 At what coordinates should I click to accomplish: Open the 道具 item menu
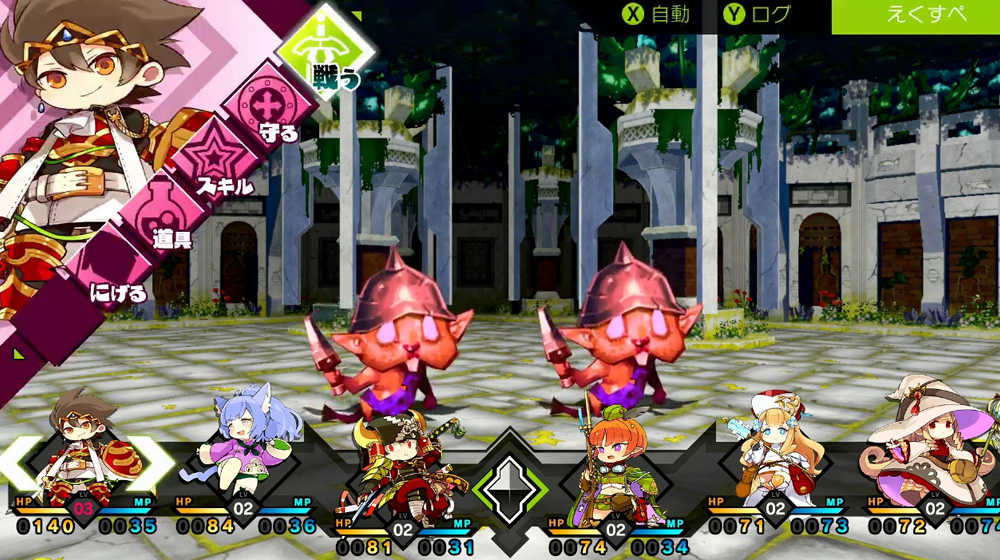click(x=160, y=214)
